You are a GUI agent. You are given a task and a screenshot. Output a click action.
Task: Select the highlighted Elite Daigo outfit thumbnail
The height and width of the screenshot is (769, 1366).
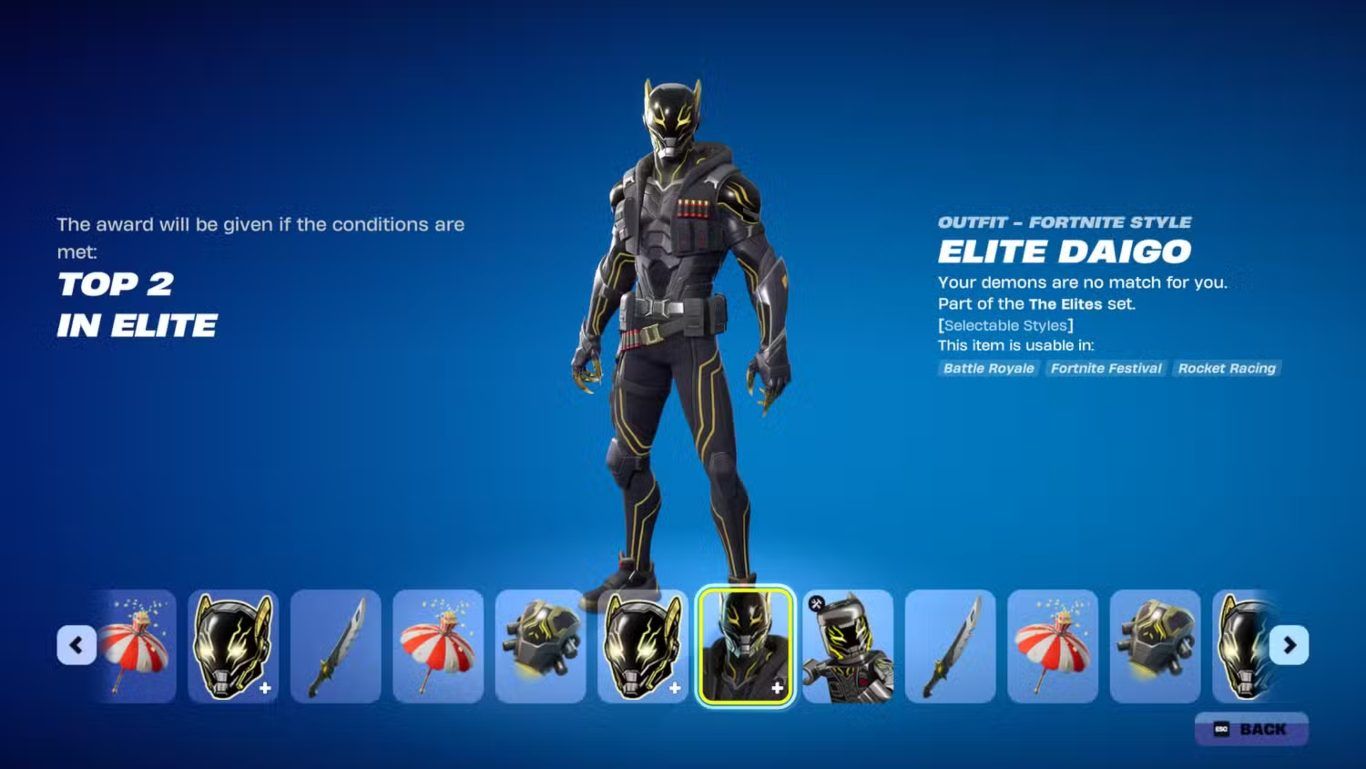pyautogui.click(x=745, y=646)
